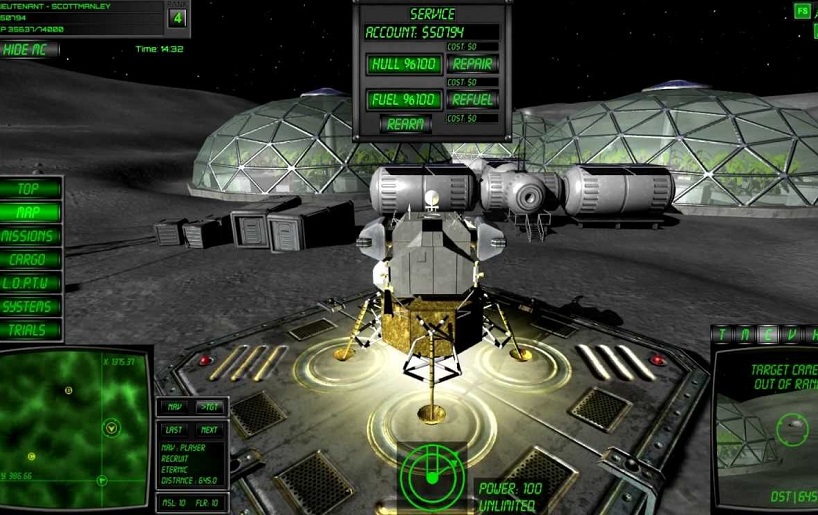Go to the NEXT nav point
The height and width of the screenshot is (515, 818).
tap(208, 429)
